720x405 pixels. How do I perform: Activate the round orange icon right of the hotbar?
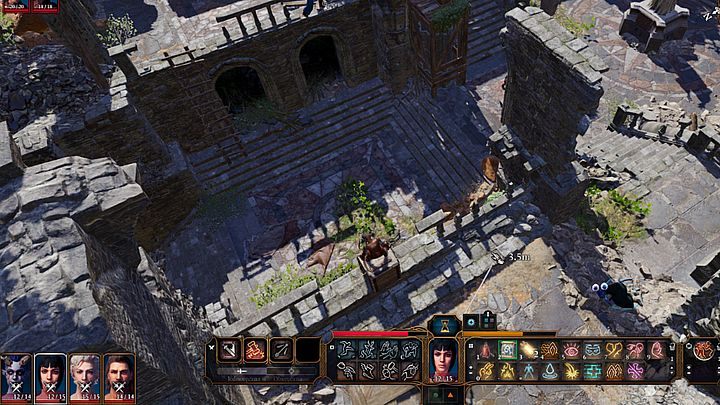[x=703, y=350]
